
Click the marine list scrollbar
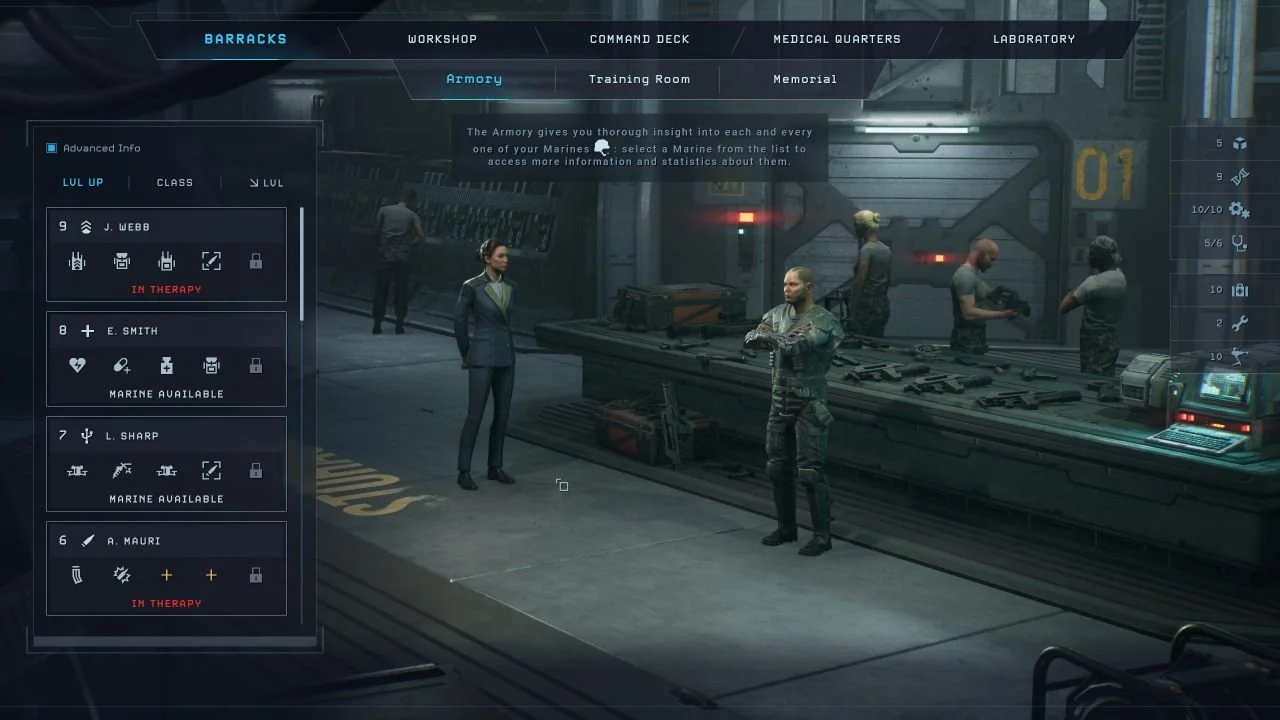(302, 255)
